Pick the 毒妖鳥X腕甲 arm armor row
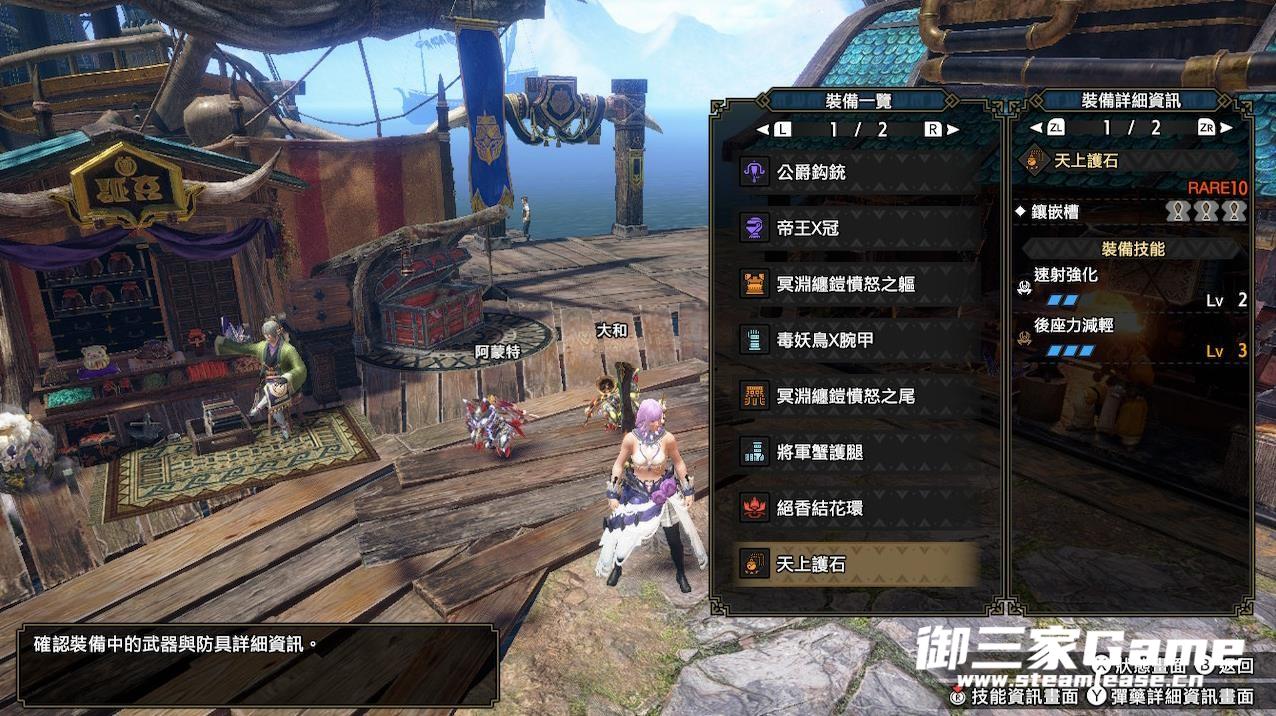The height and width of the screenshot is (716, 1276). pos(856,340)
